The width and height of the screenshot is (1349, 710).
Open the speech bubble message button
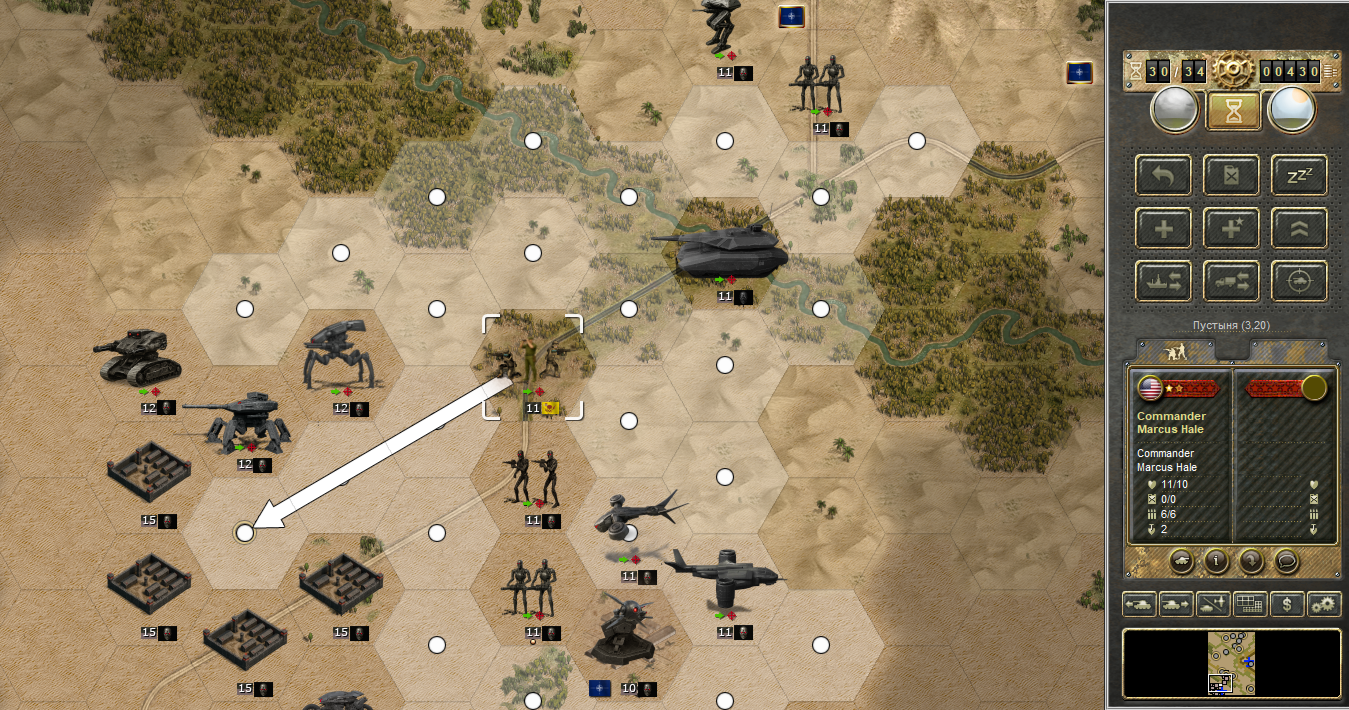[x=1285, y=560]
